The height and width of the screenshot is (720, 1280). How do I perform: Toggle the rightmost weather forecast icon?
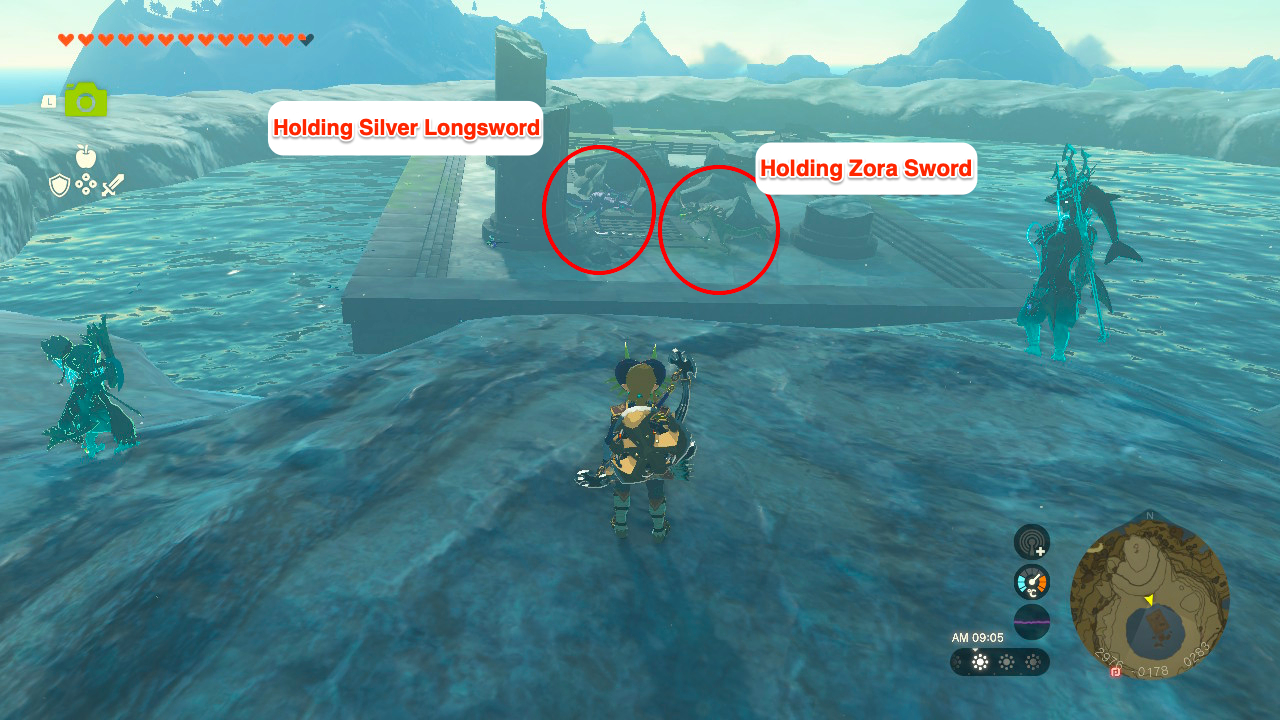coord(1033,662)
